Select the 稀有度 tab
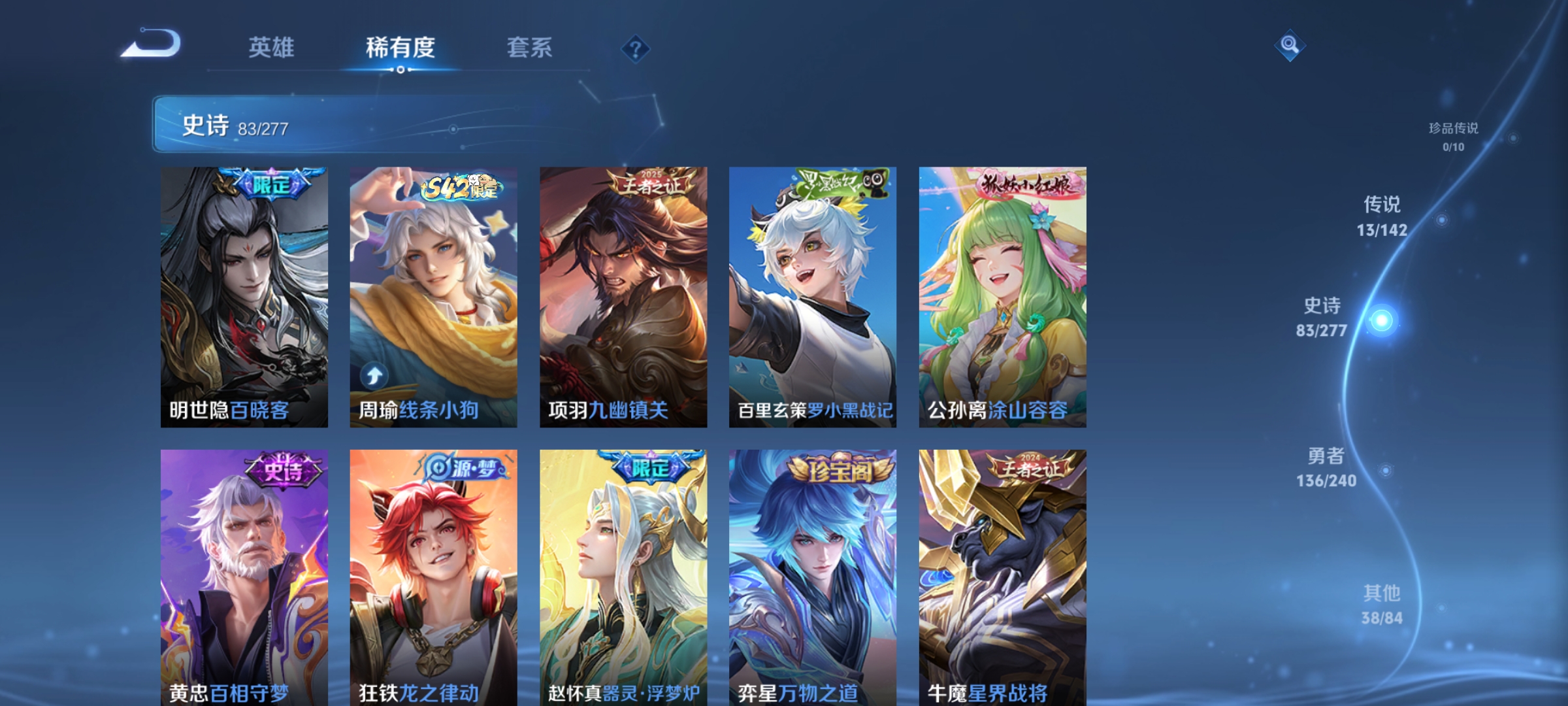This screenshot has width=1568, height=706. tap(400, 47)
